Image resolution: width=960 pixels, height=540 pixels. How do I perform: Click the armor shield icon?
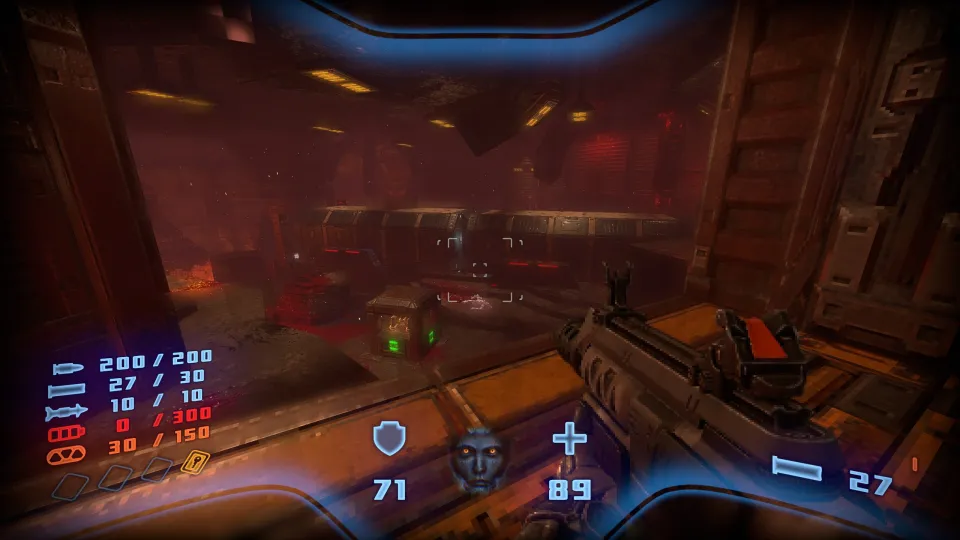pos(388,439)
